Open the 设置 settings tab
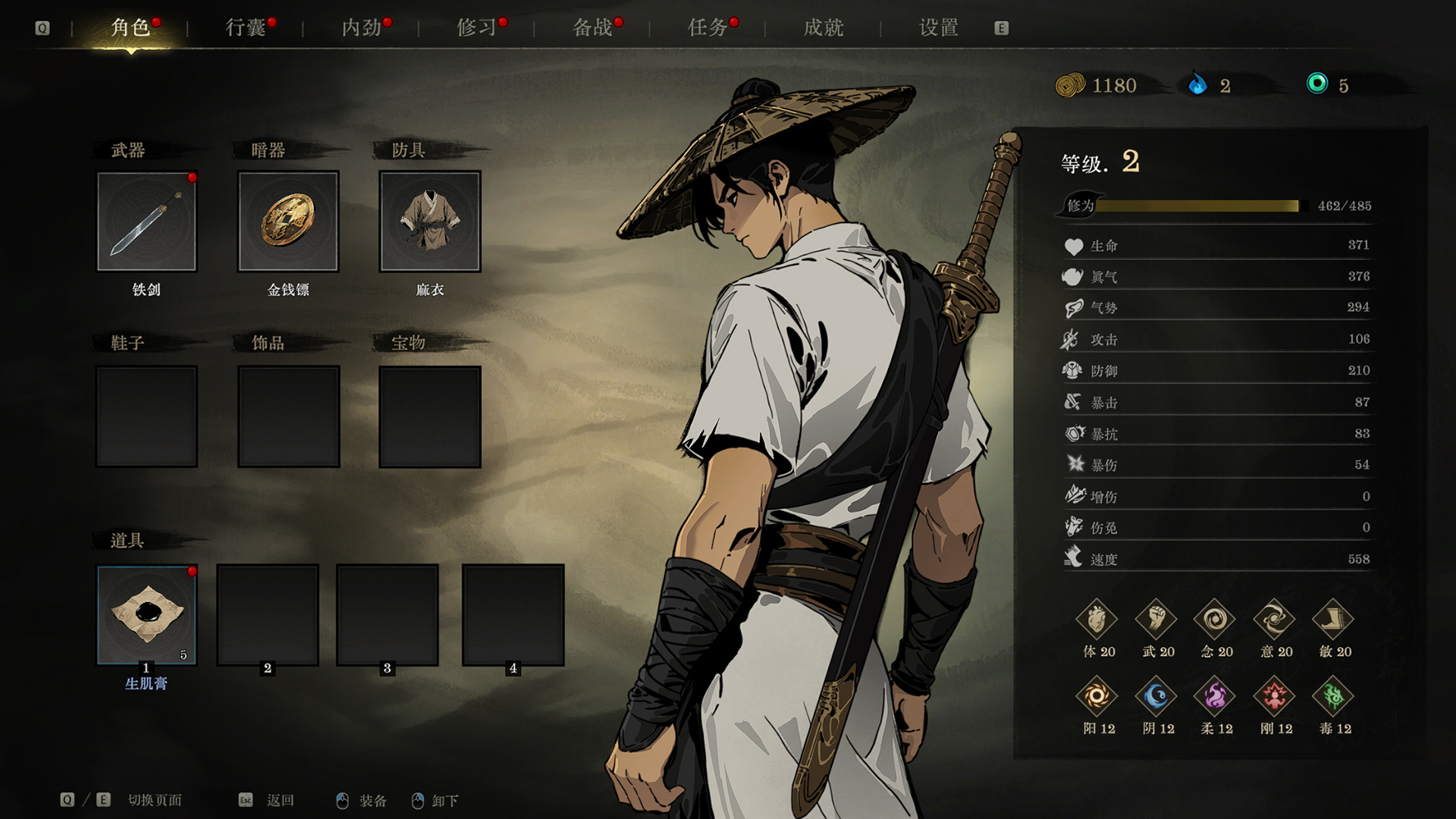 939,28
